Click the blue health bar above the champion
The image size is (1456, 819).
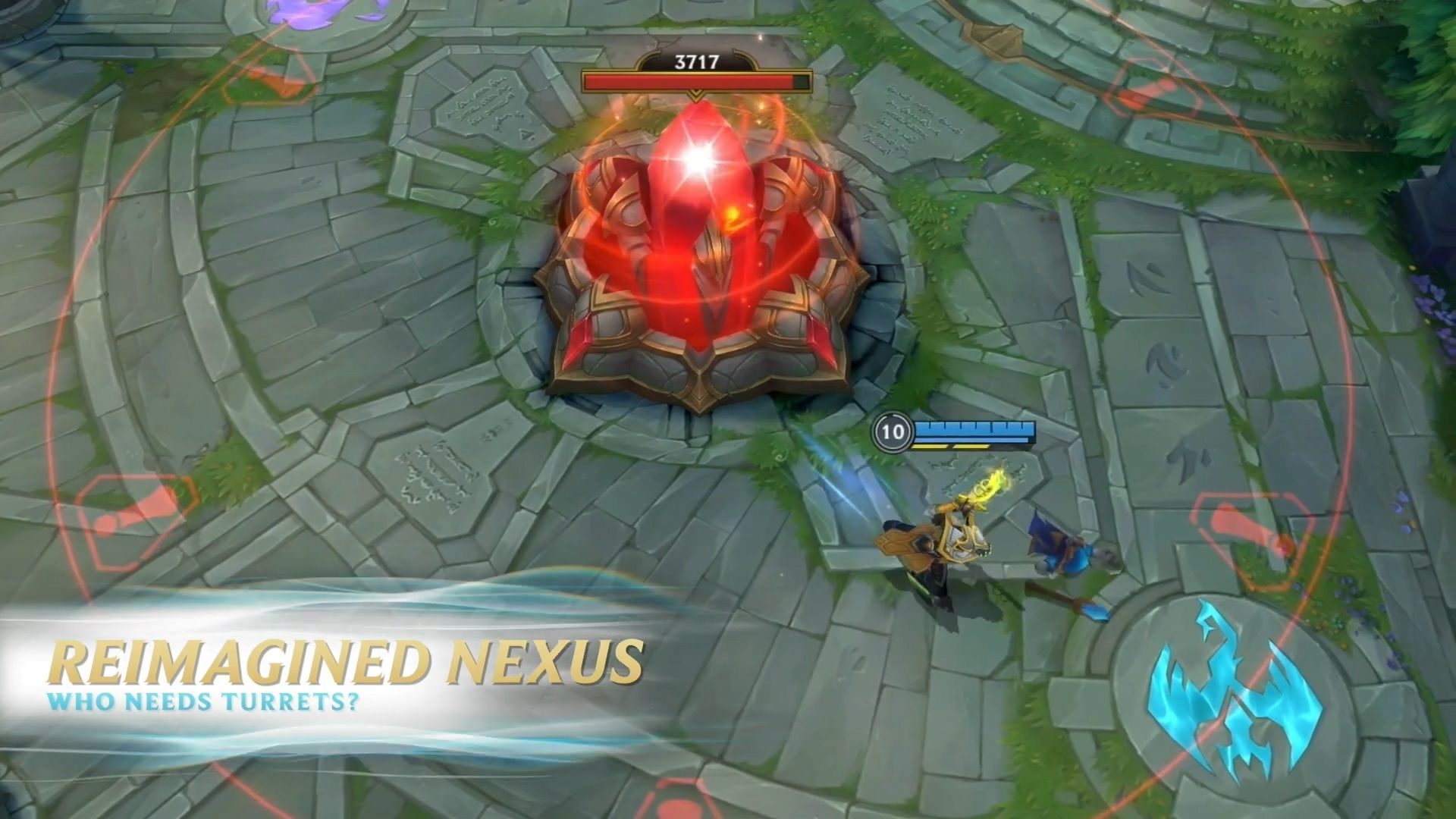(974, 431)
